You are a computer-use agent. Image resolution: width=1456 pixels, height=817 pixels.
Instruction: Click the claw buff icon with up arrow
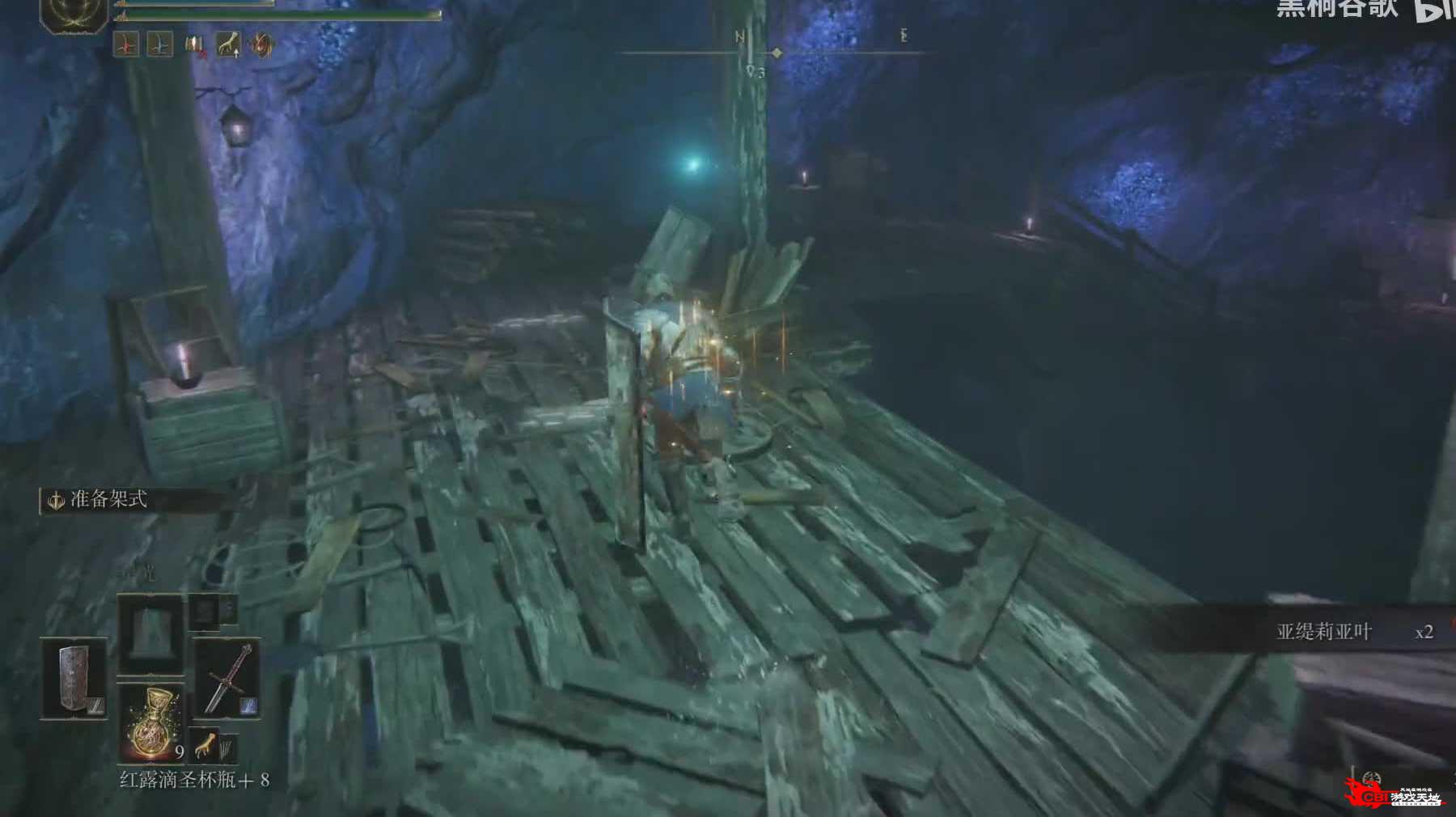click(x=228, y=44)
